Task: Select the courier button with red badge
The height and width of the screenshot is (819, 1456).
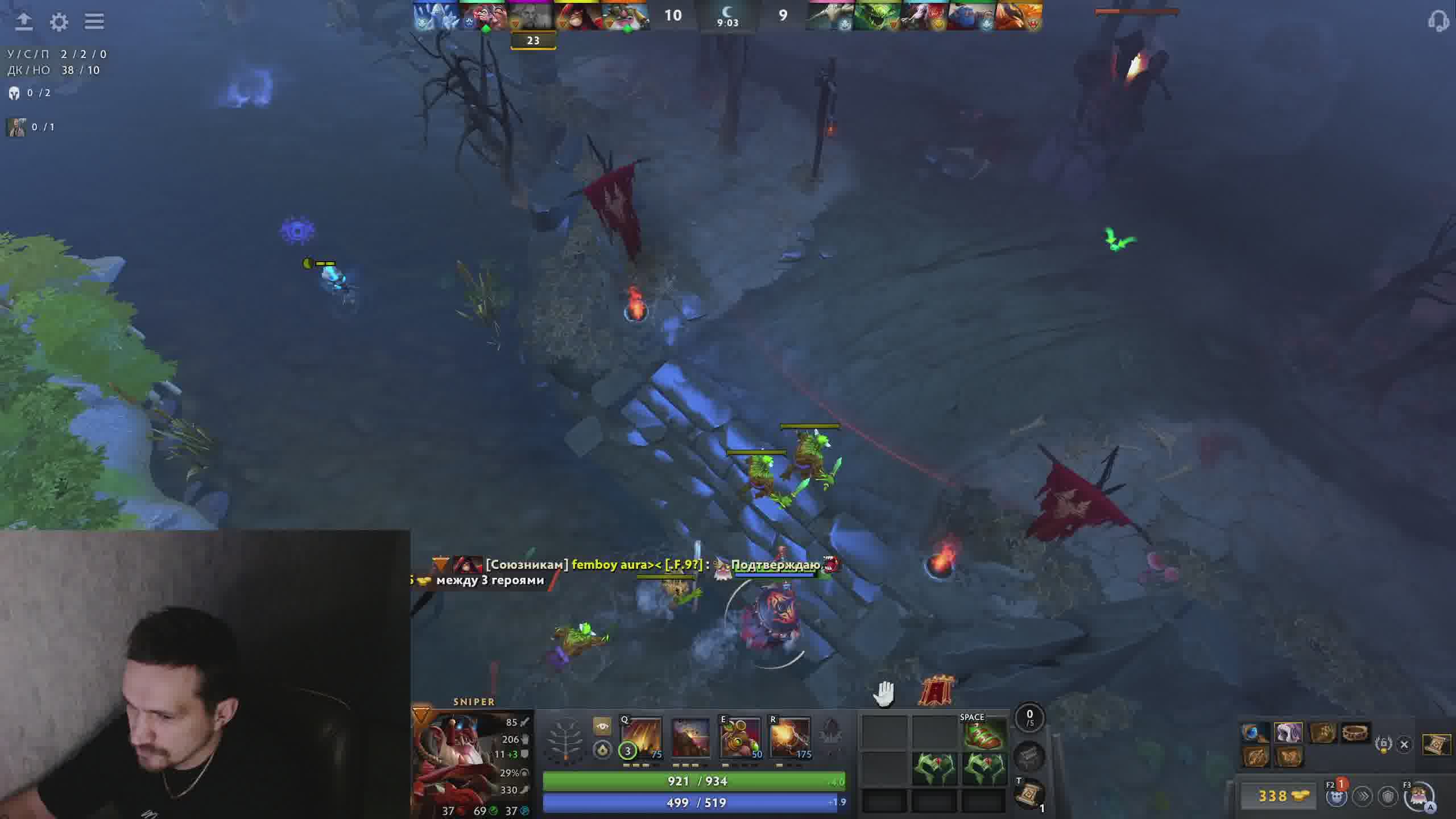Action: click(x=1337, y=796)
